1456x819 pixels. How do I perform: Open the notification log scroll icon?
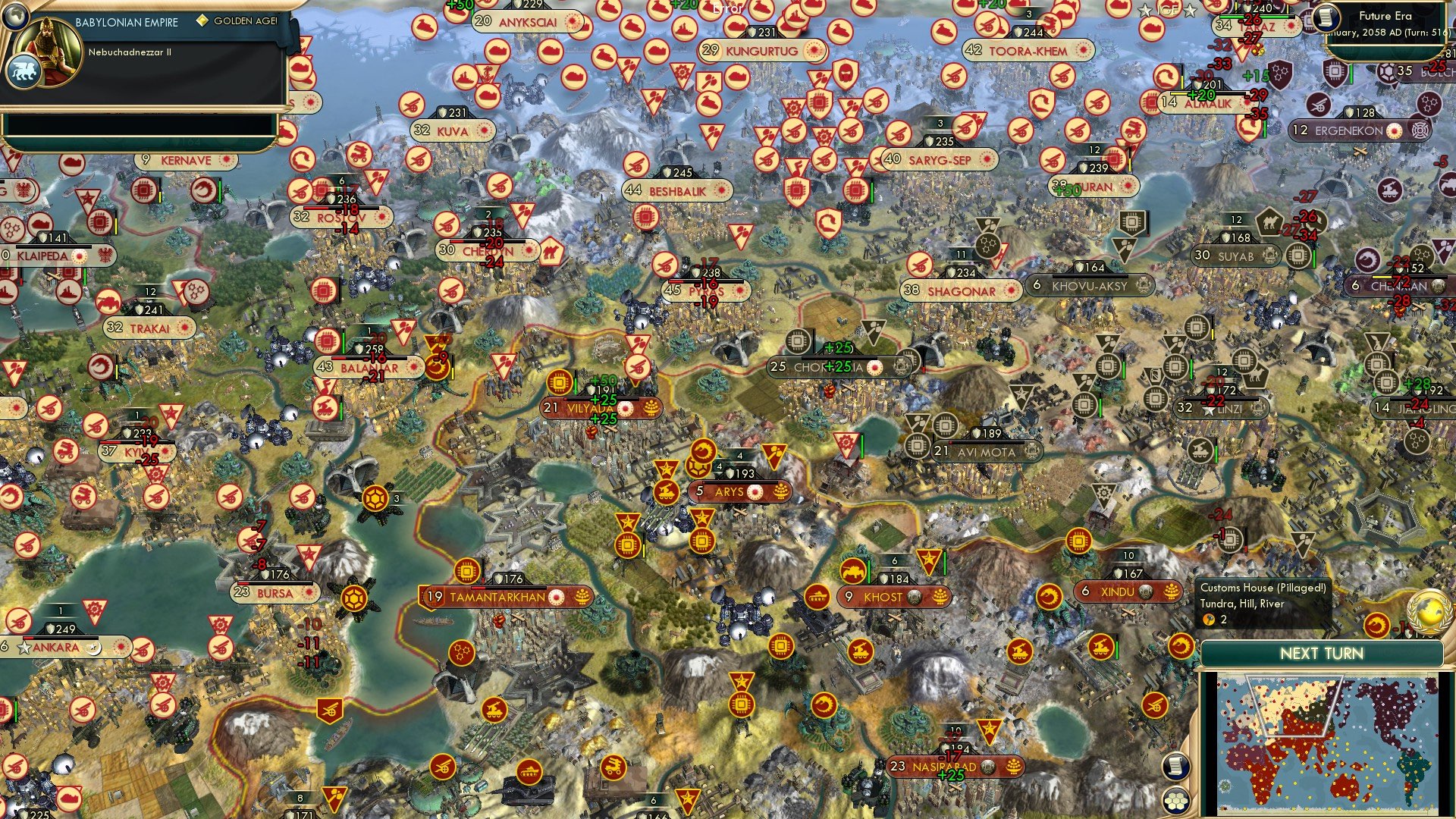coord(1175,767)
